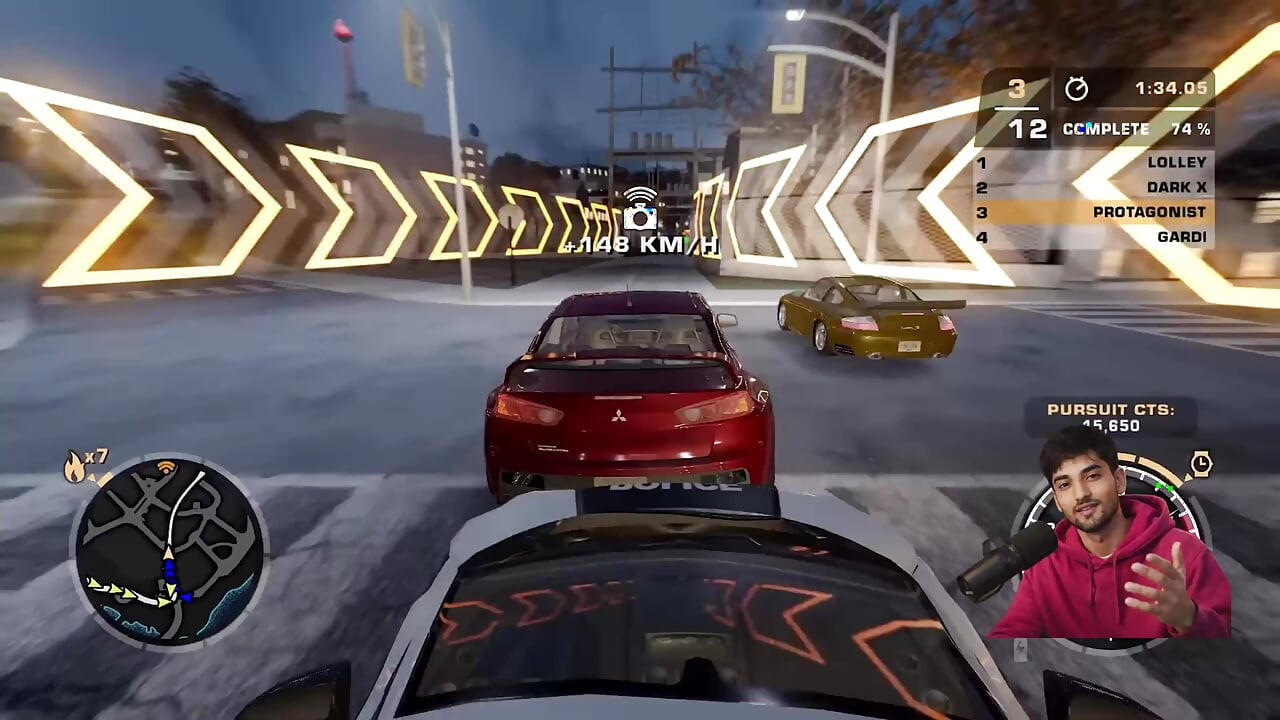Click the lightning bolt icon near the pursuit gauge

1020,648
